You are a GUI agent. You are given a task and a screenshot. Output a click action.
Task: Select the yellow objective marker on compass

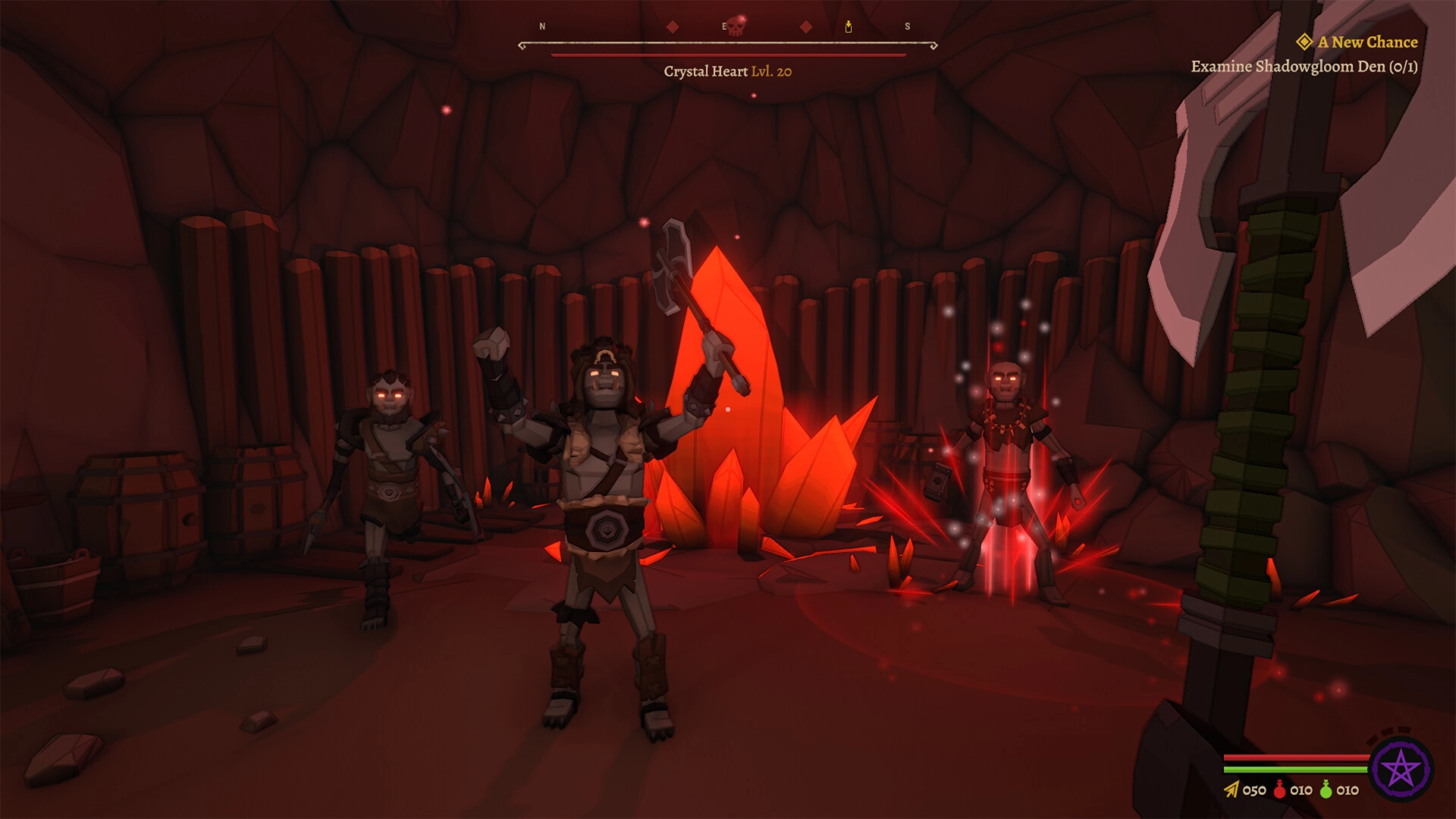[x=849, y=27]
